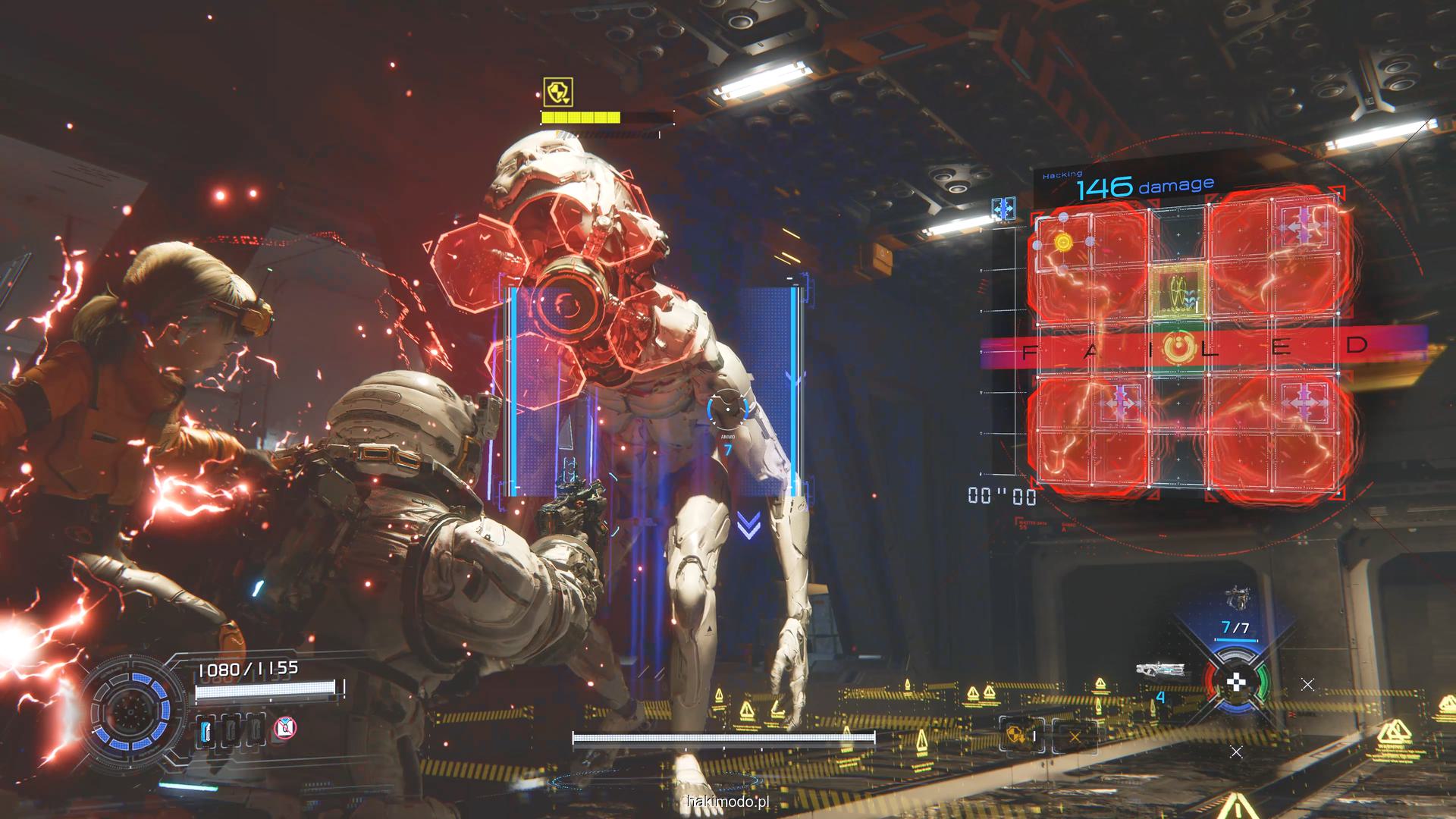Select the blue filled repair cartridge slot
Viewport: 1456px width, 819px height.
[206, 730]
